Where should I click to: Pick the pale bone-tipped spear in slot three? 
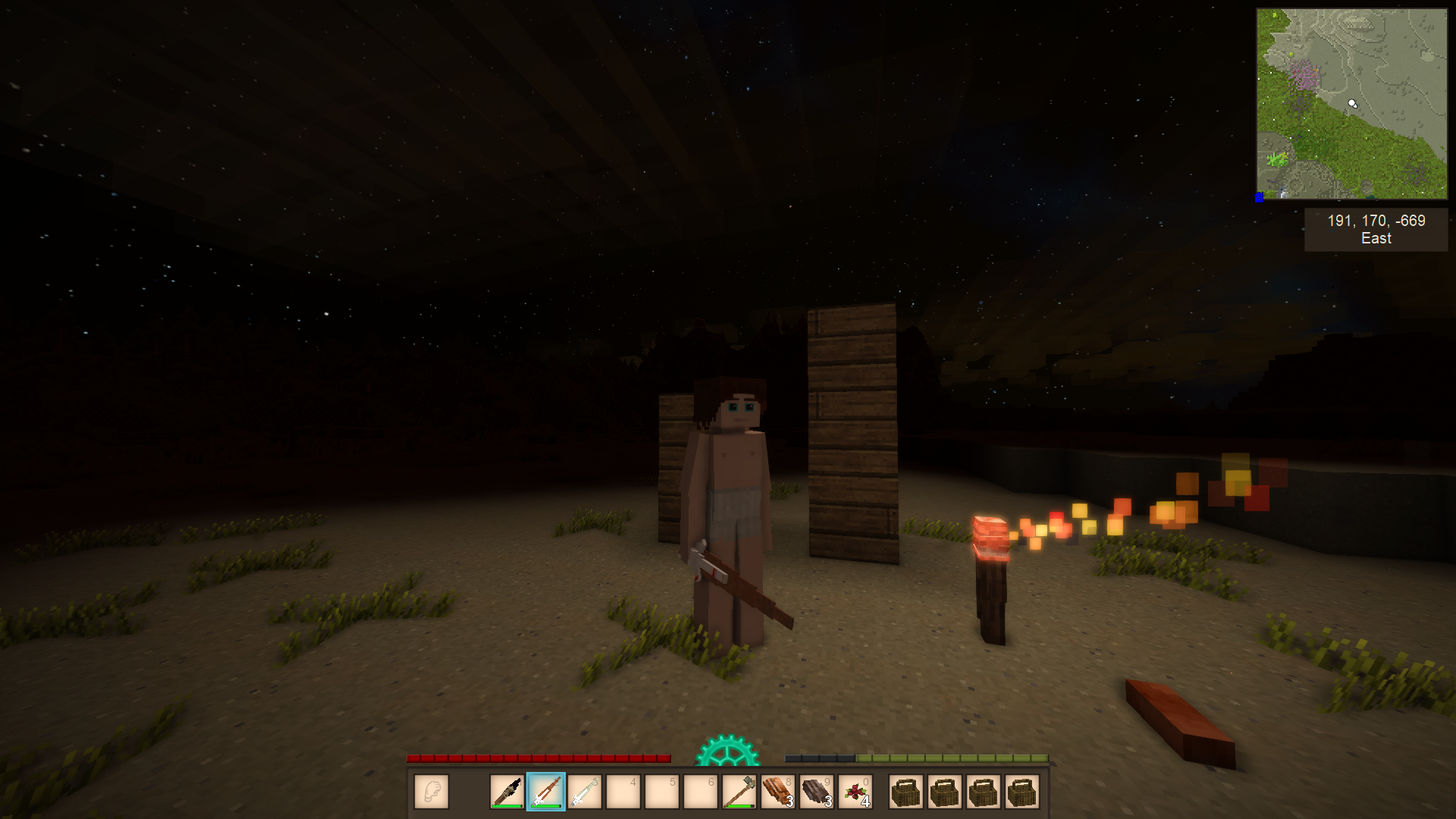coord(585,792)
